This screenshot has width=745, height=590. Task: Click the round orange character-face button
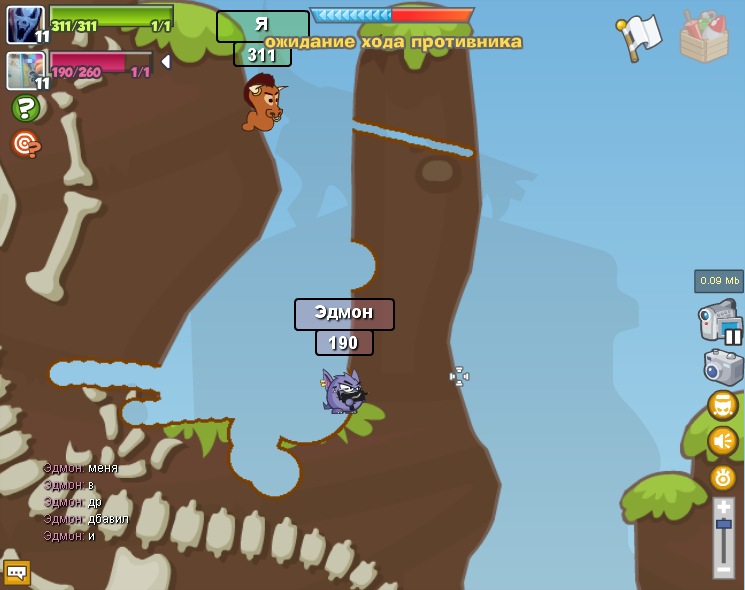click(722, 405)
